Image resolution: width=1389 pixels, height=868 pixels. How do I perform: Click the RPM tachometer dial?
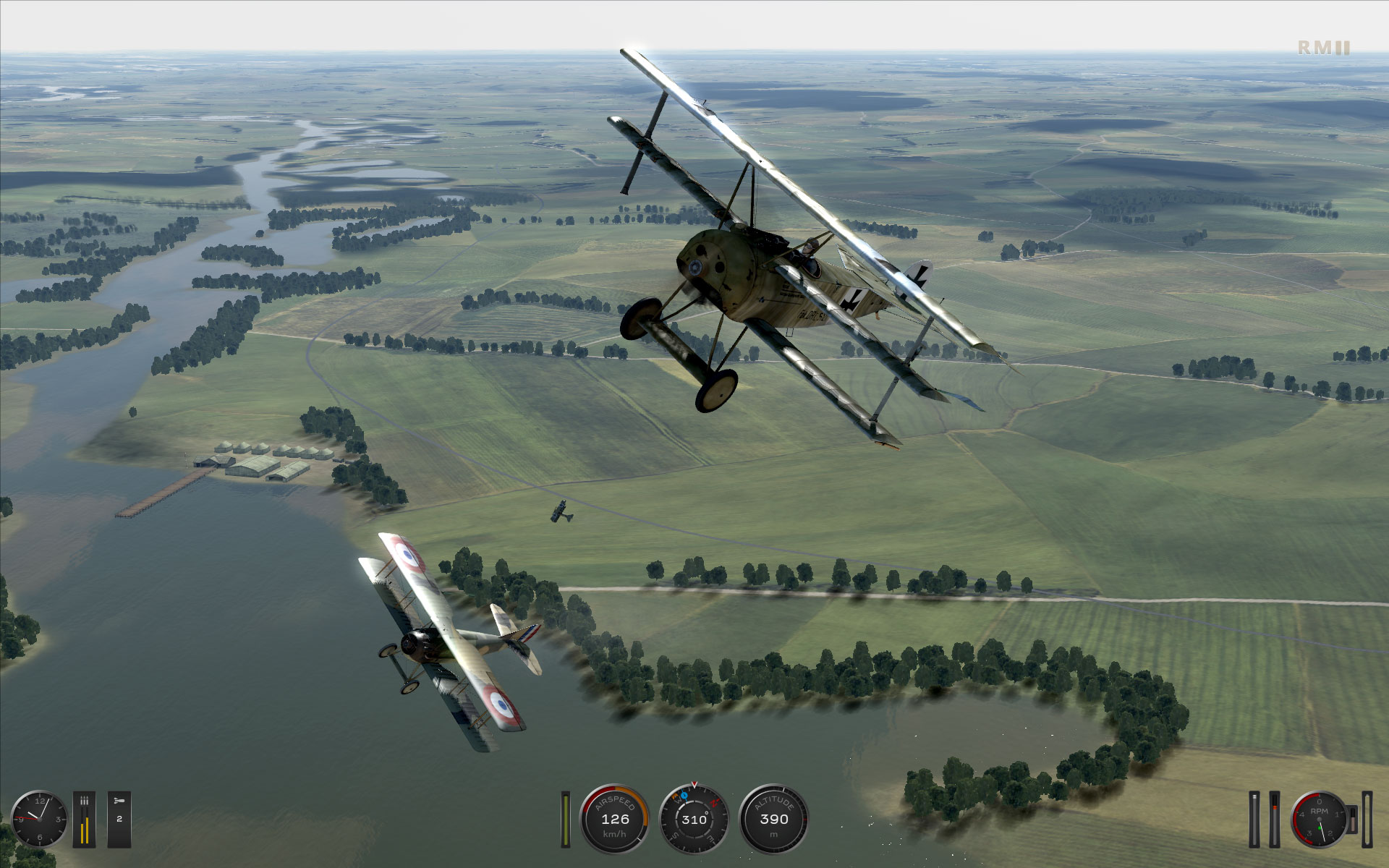(1319, 820)
